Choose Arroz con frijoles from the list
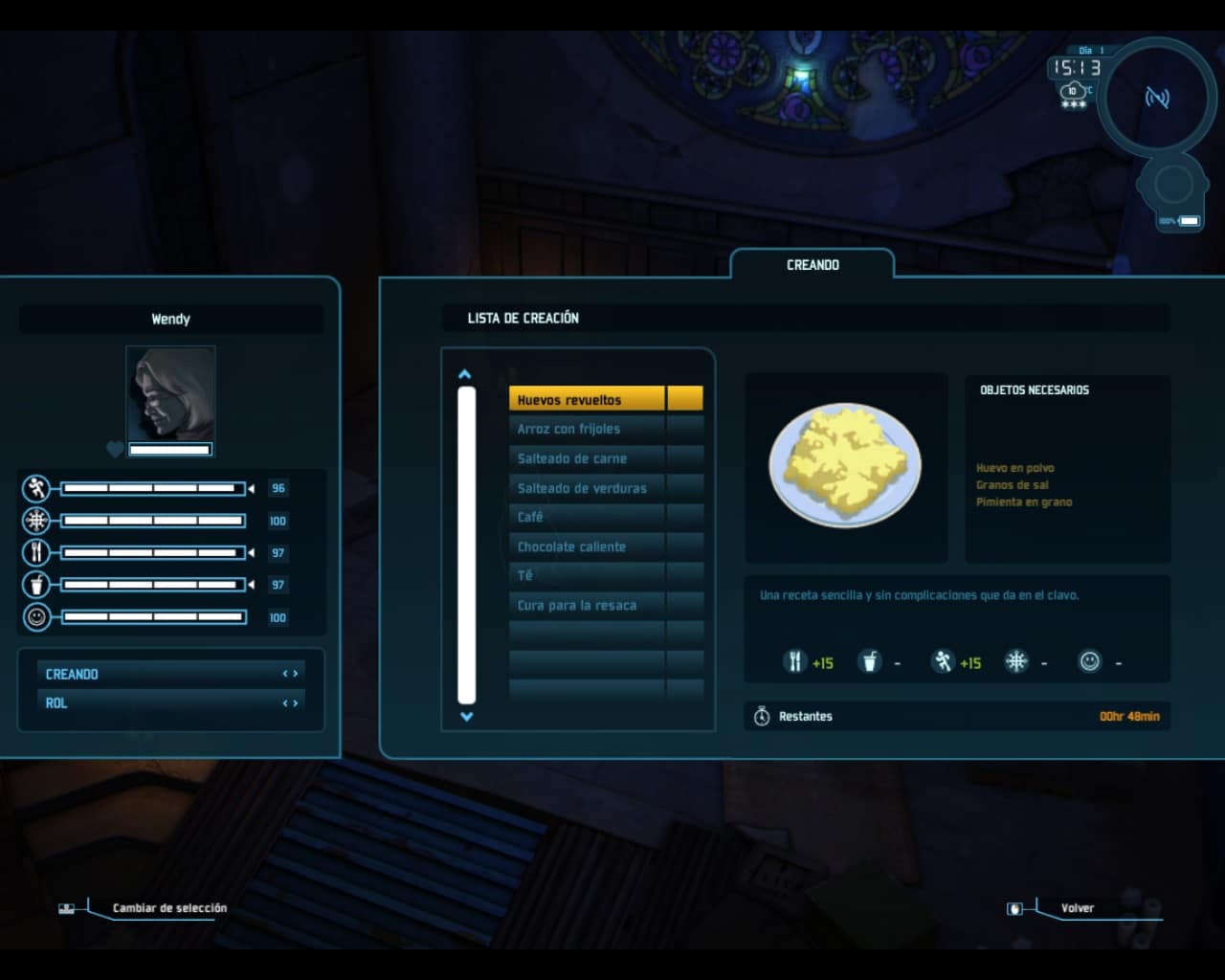Viewport: 1225px width, 980px height. (586, 429)
